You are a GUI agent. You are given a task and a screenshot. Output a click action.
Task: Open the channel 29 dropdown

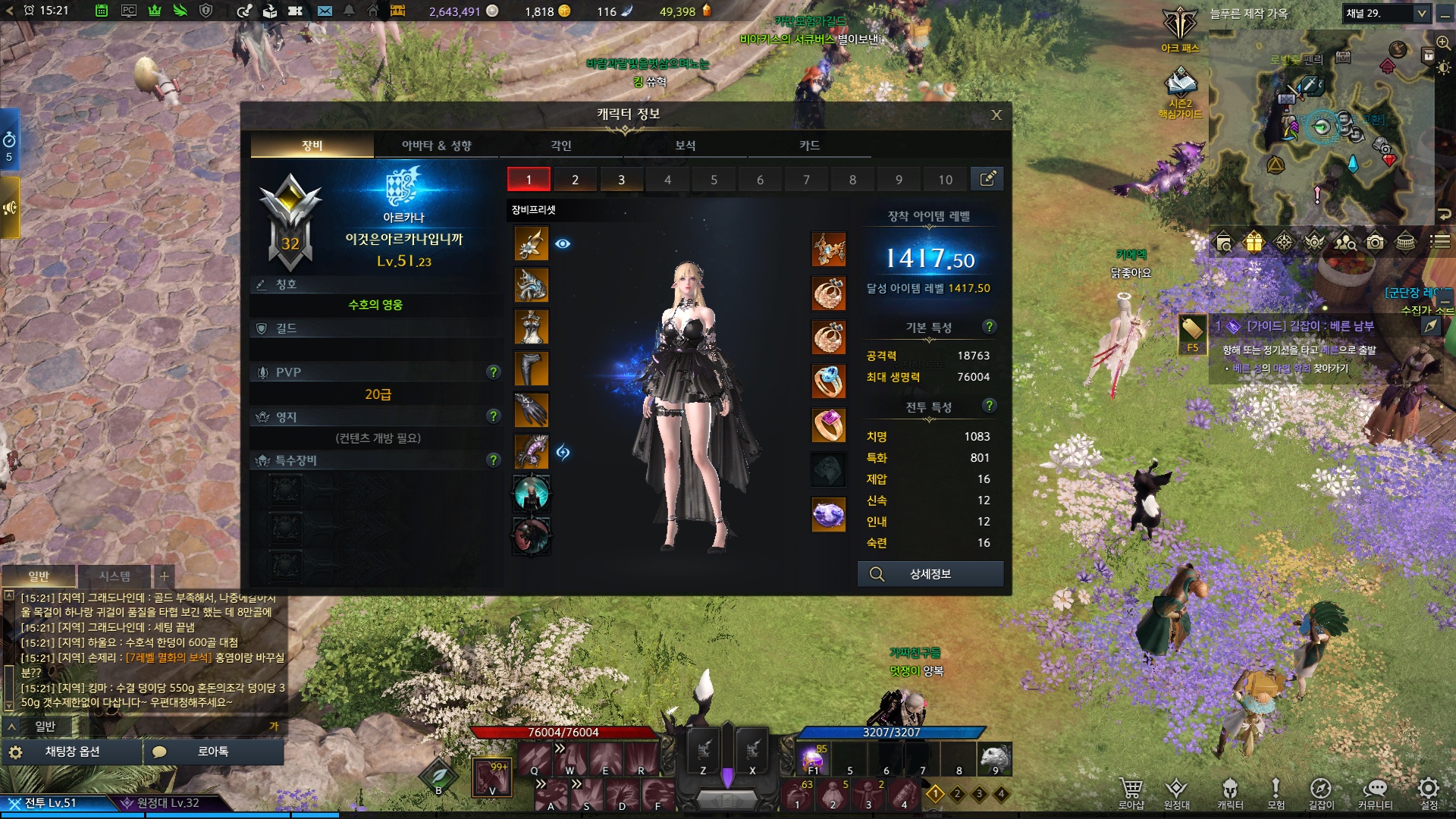pos(1387,14)
